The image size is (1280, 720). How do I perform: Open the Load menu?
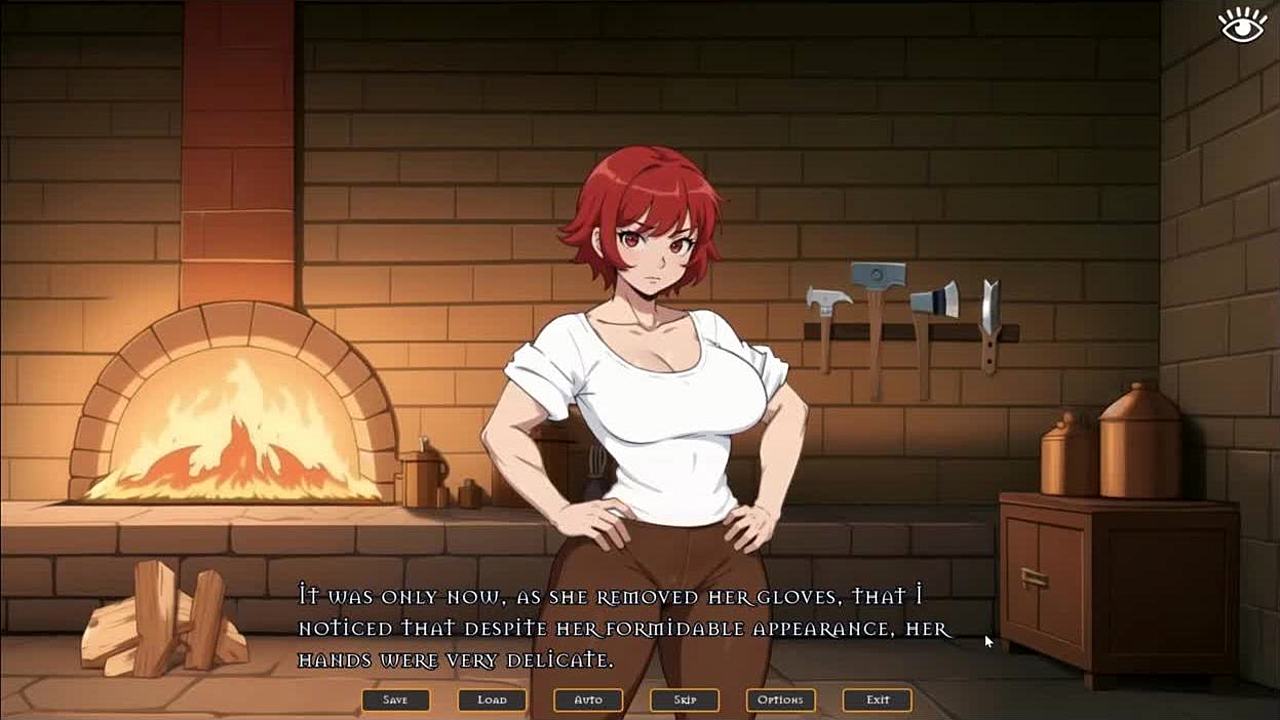pyautogui.click(x=492, y=700)
